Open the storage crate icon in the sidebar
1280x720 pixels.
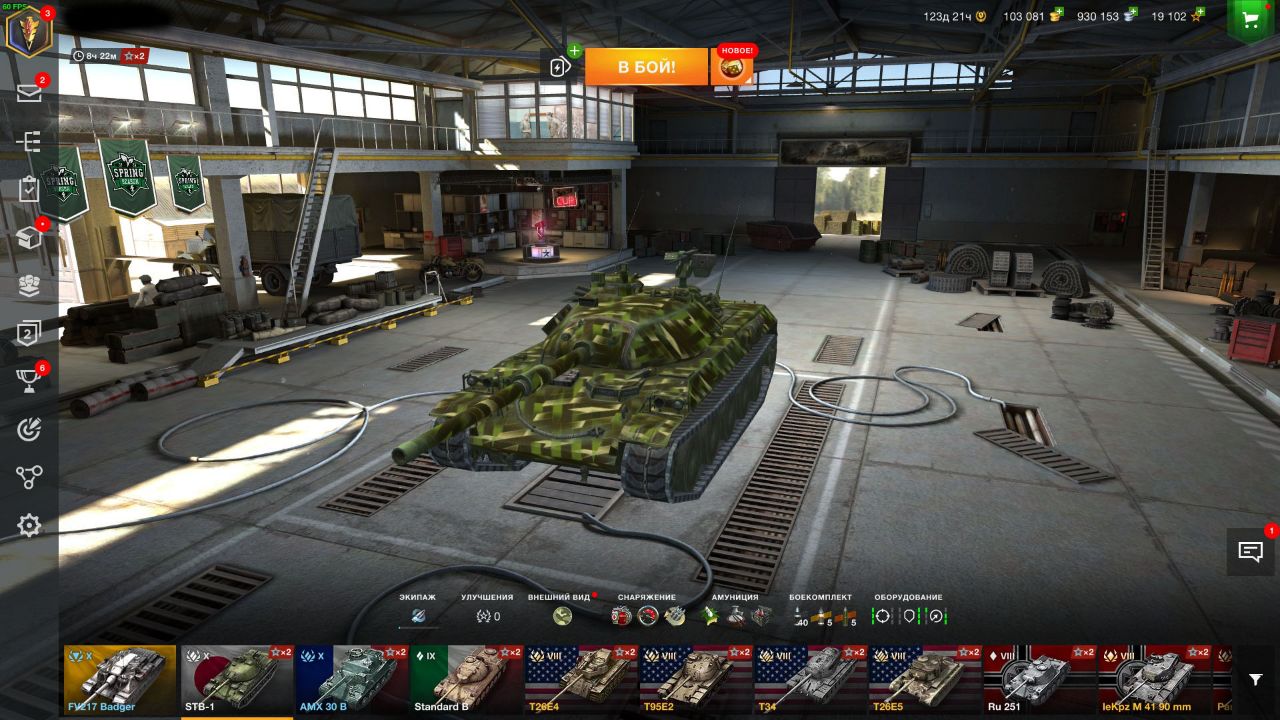pyautogui.click(x=29, y=238)
